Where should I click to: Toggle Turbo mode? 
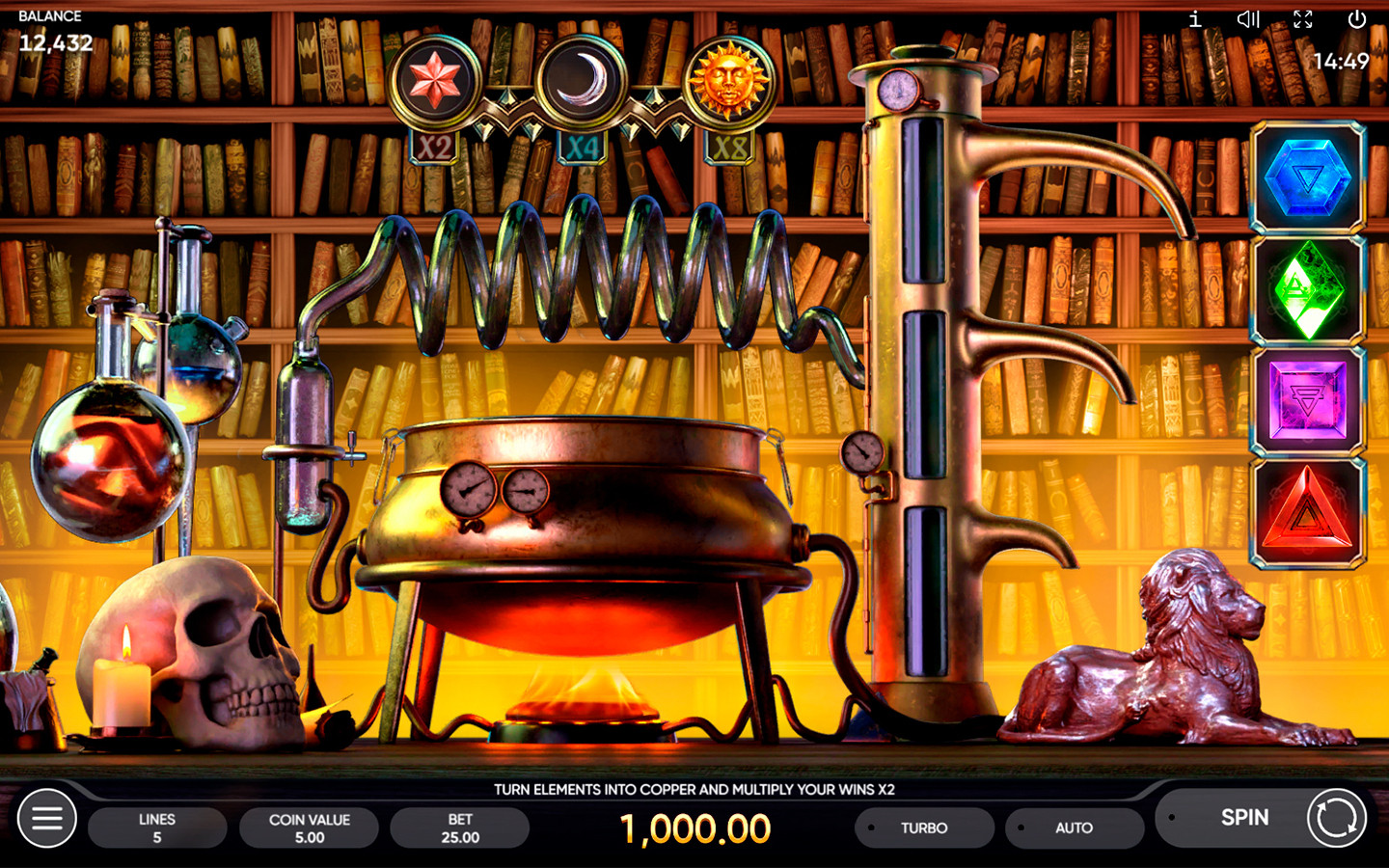(x=923, y=827)
